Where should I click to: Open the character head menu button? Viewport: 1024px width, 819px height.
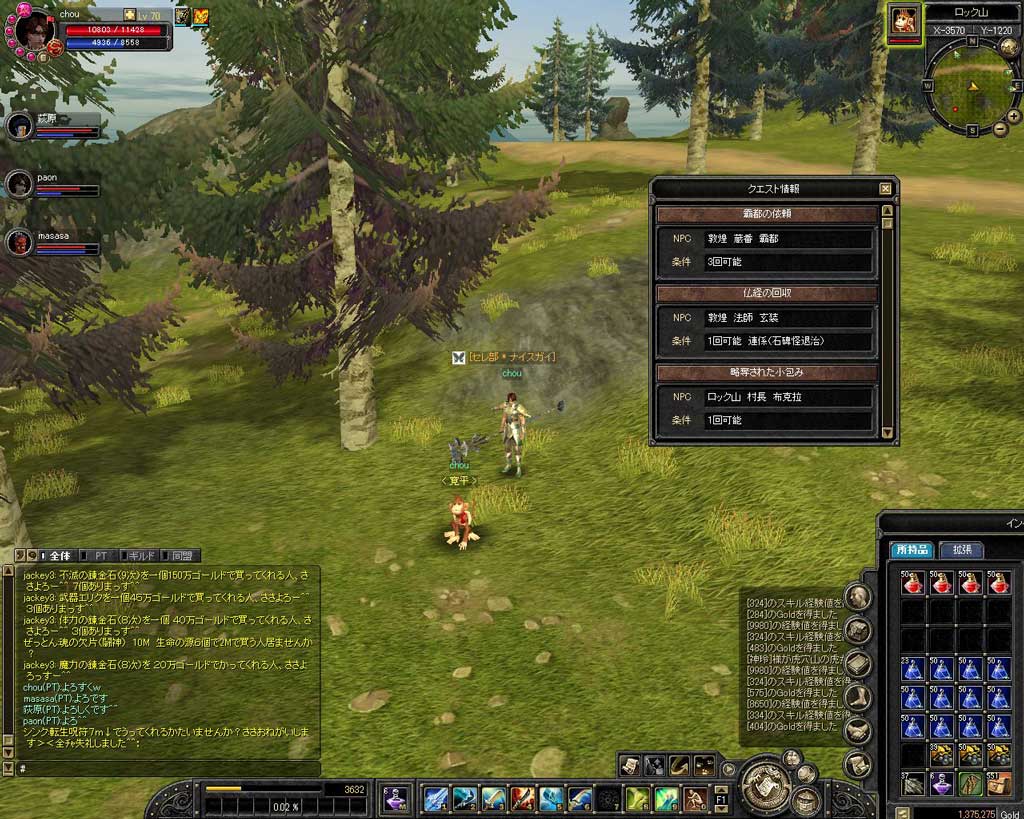coord(857,597)
